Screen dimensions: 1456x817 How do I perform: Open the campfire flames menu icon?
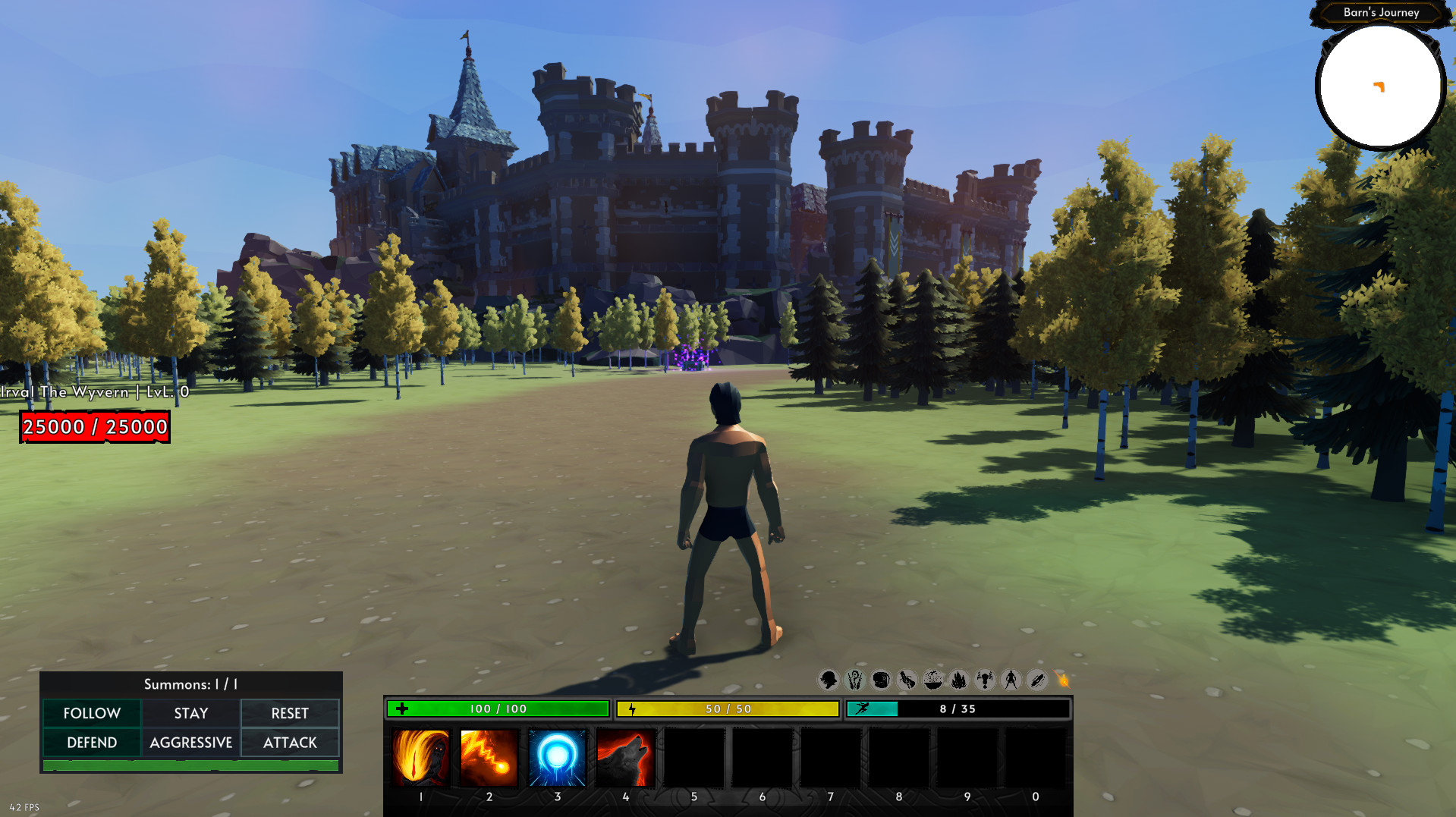(x=959, y=680)
